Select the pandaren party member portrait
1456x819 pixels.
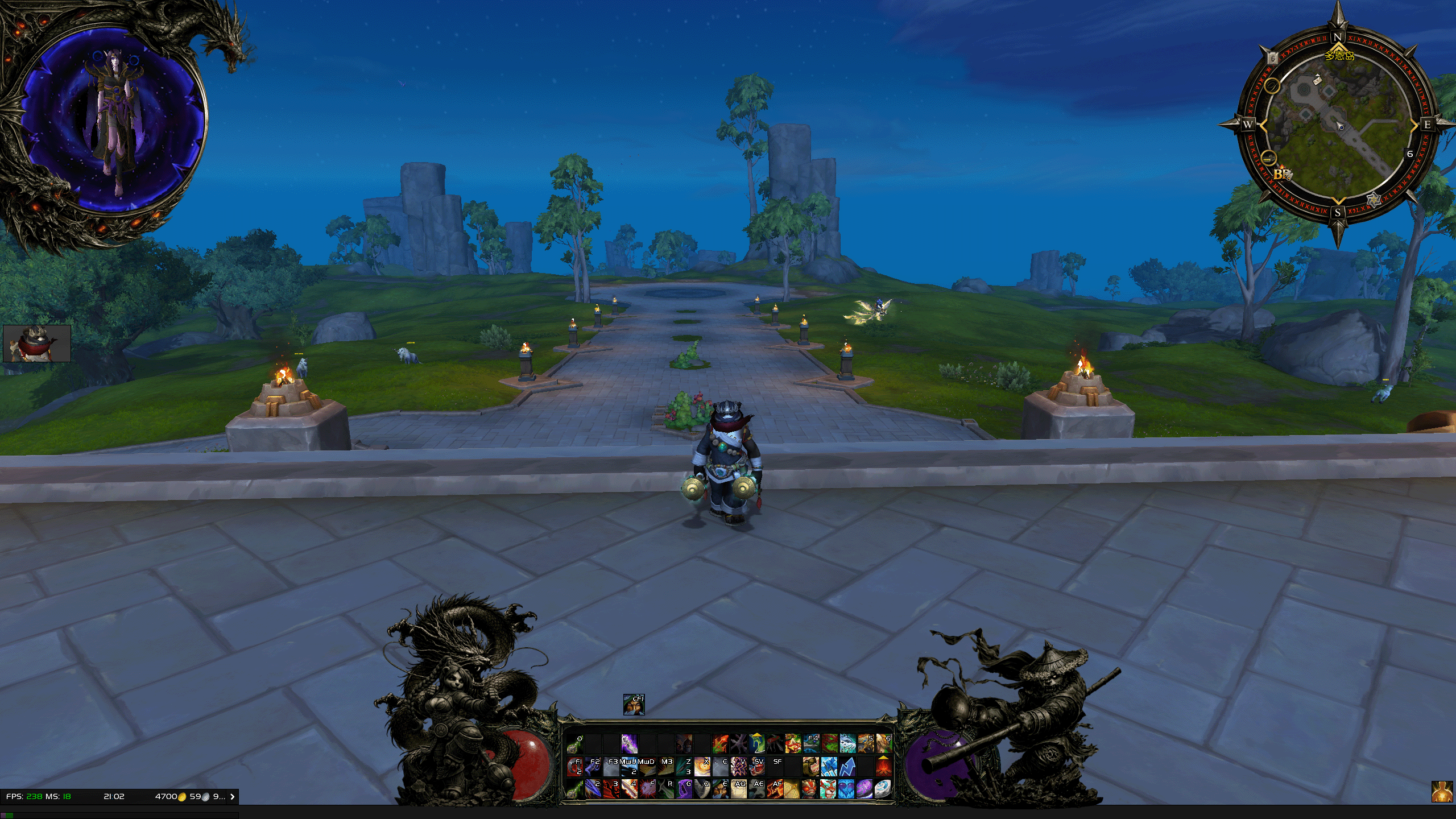coord(37,344)
